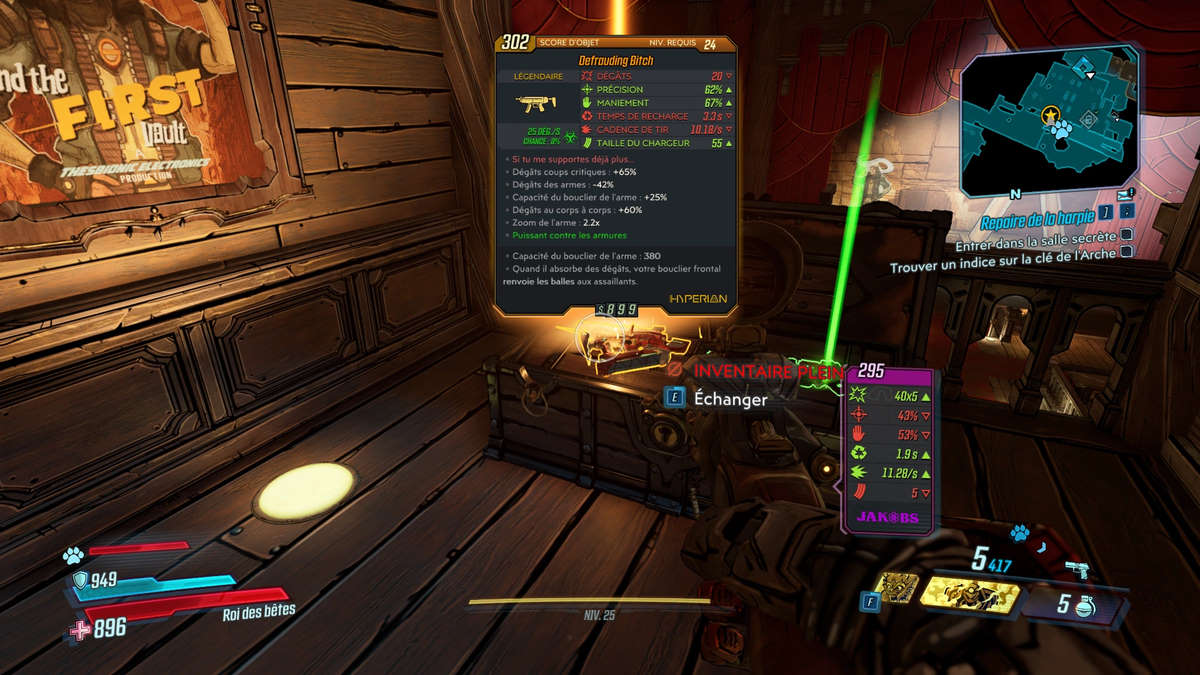1200x675 pixels.
Task: Click the padlock marker on the minimap
Action: (1088, 119)
